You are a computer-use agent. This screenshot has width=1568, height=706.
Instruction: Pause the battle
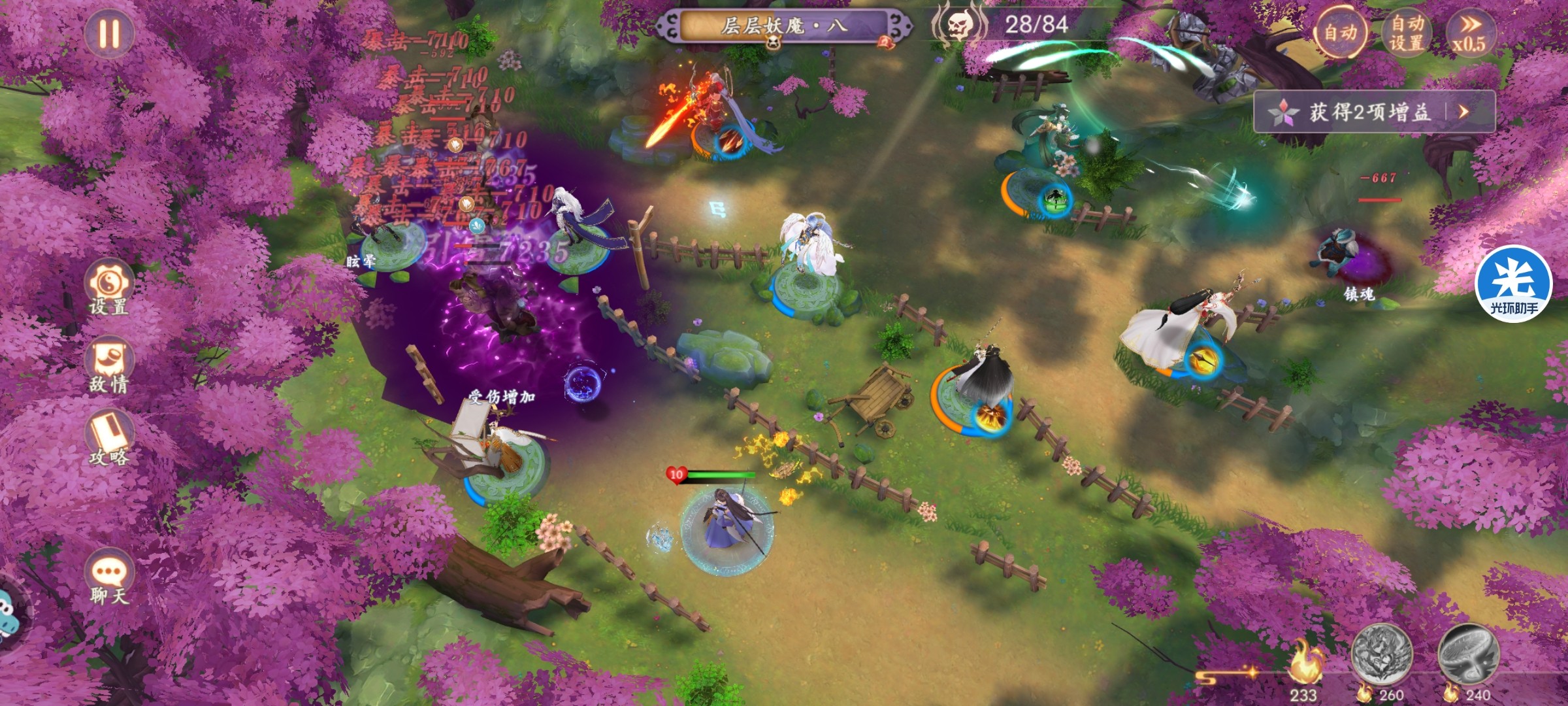click(109, 33)
